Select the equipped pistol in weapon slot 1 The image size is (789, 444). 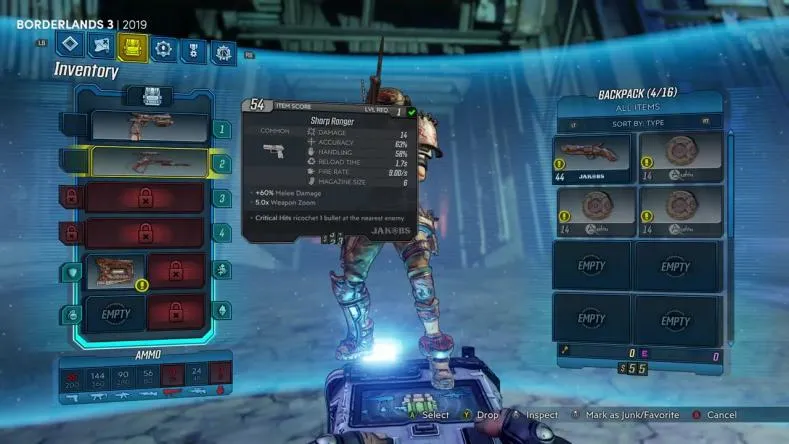tap(150, 126)
